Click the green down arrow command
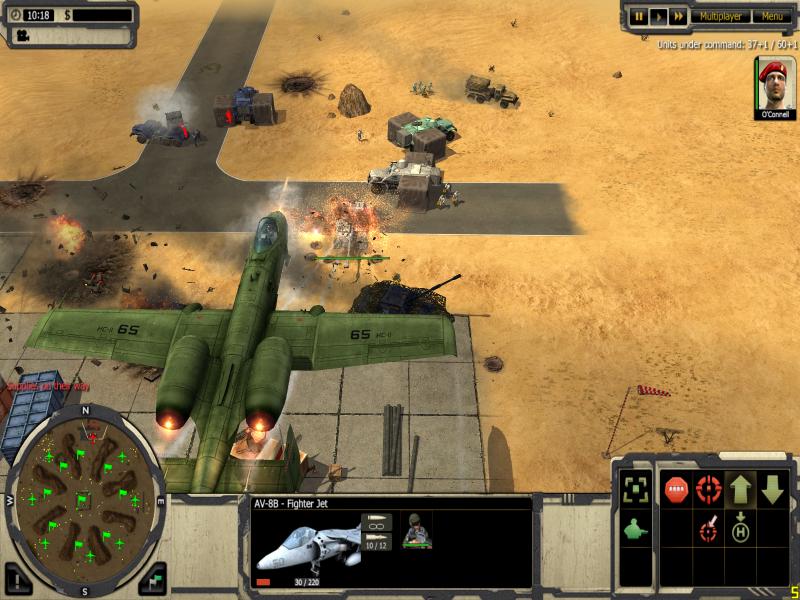Viewport: 800px width, 600px height. click(772, 490)
